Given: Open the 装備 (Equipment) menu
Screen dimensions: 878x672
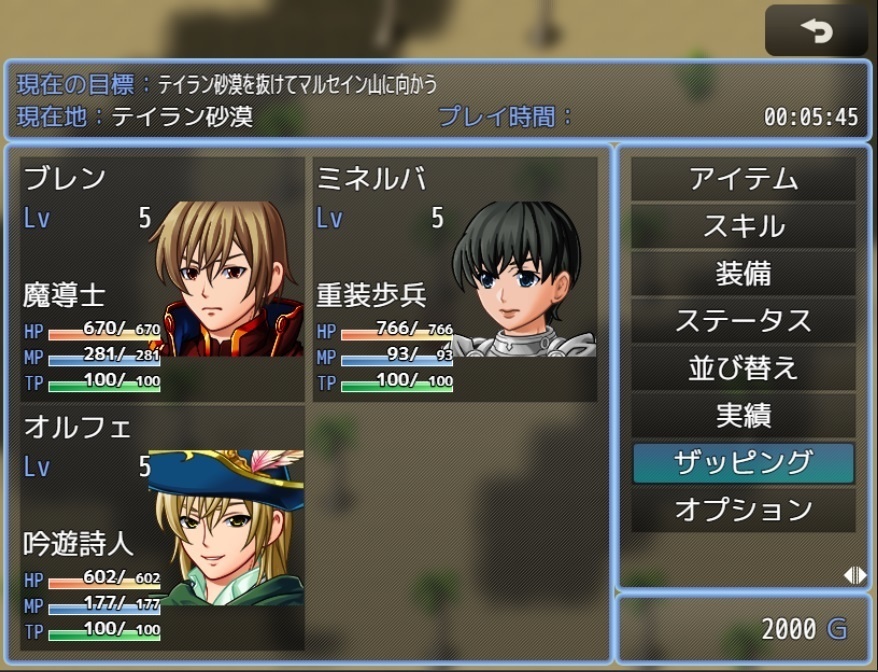Looking at the screenshot, I should (x=743, y=273).
